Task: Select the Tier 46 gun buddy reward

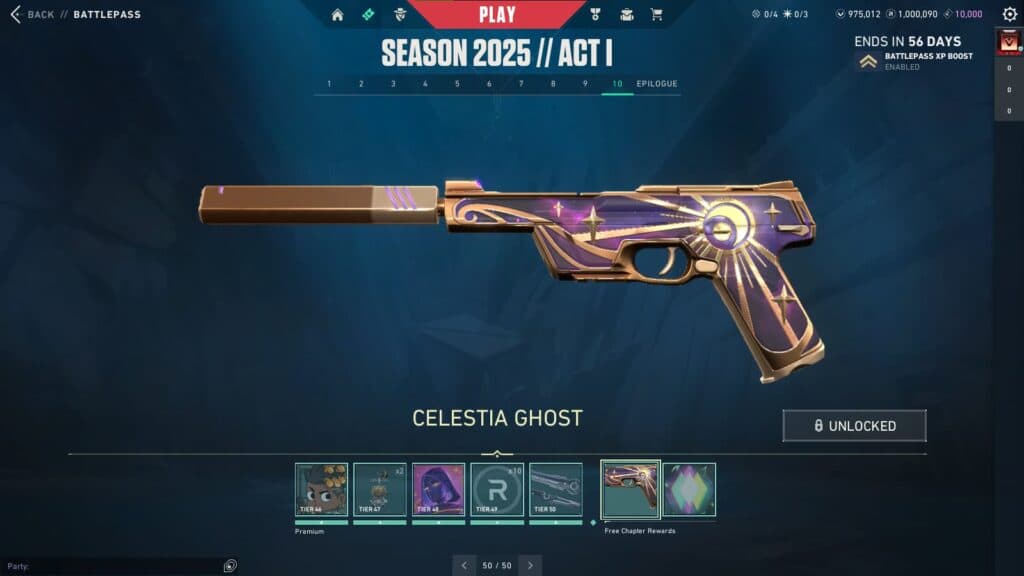Action: (x=321, y=489)
